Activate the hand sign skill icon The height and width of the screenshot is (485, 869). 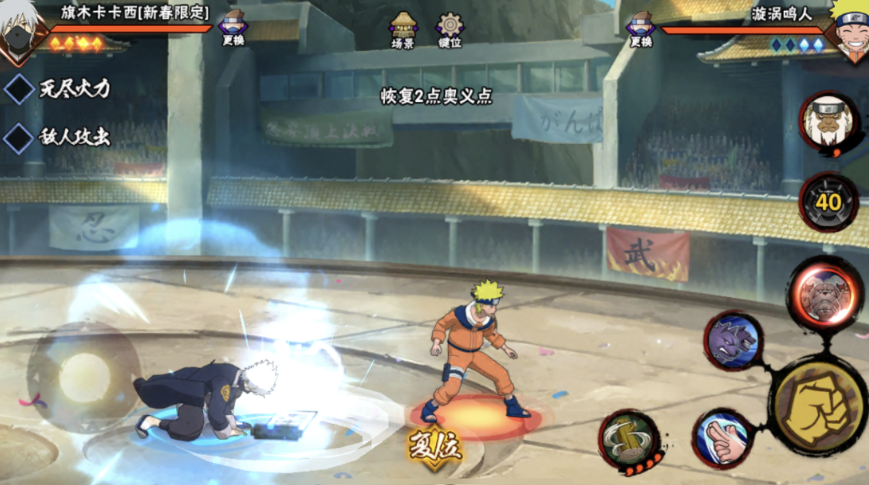(721, 438)
